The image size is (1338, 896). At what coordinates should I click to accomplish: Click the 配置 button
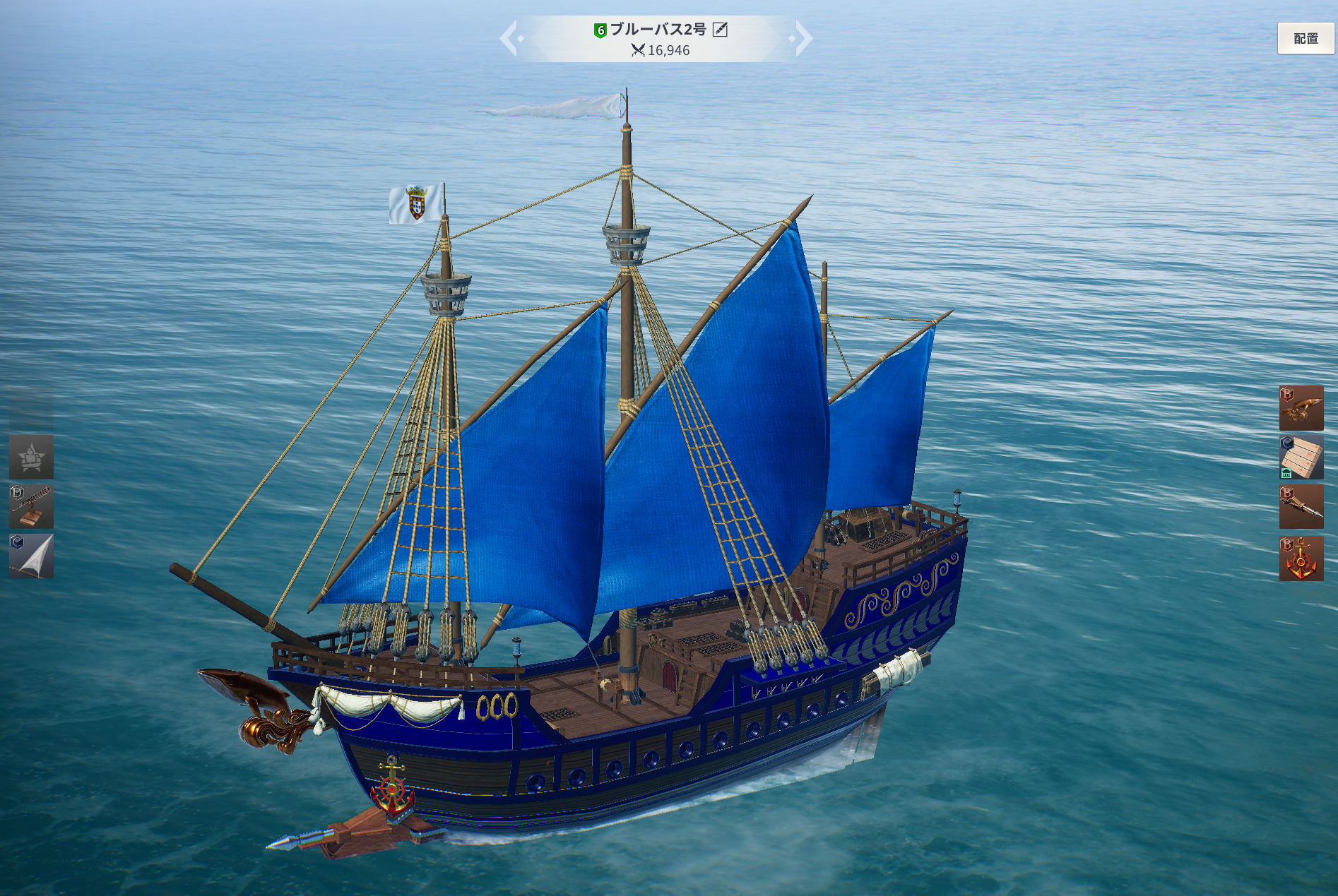1305,39
